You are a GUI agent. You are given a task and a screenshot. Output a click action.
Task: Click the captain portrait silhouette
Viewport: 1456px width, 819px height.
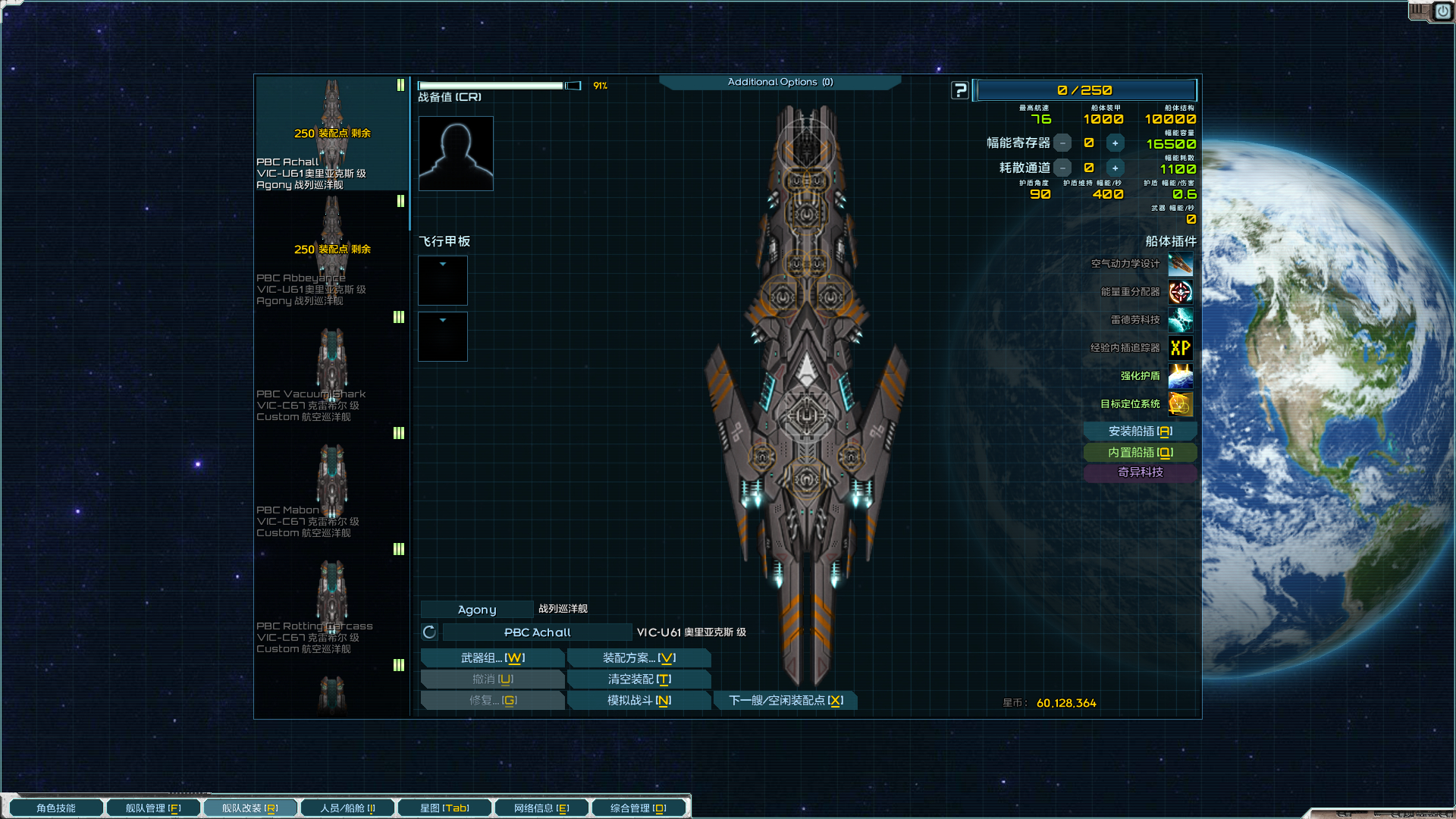click(456, 153)
